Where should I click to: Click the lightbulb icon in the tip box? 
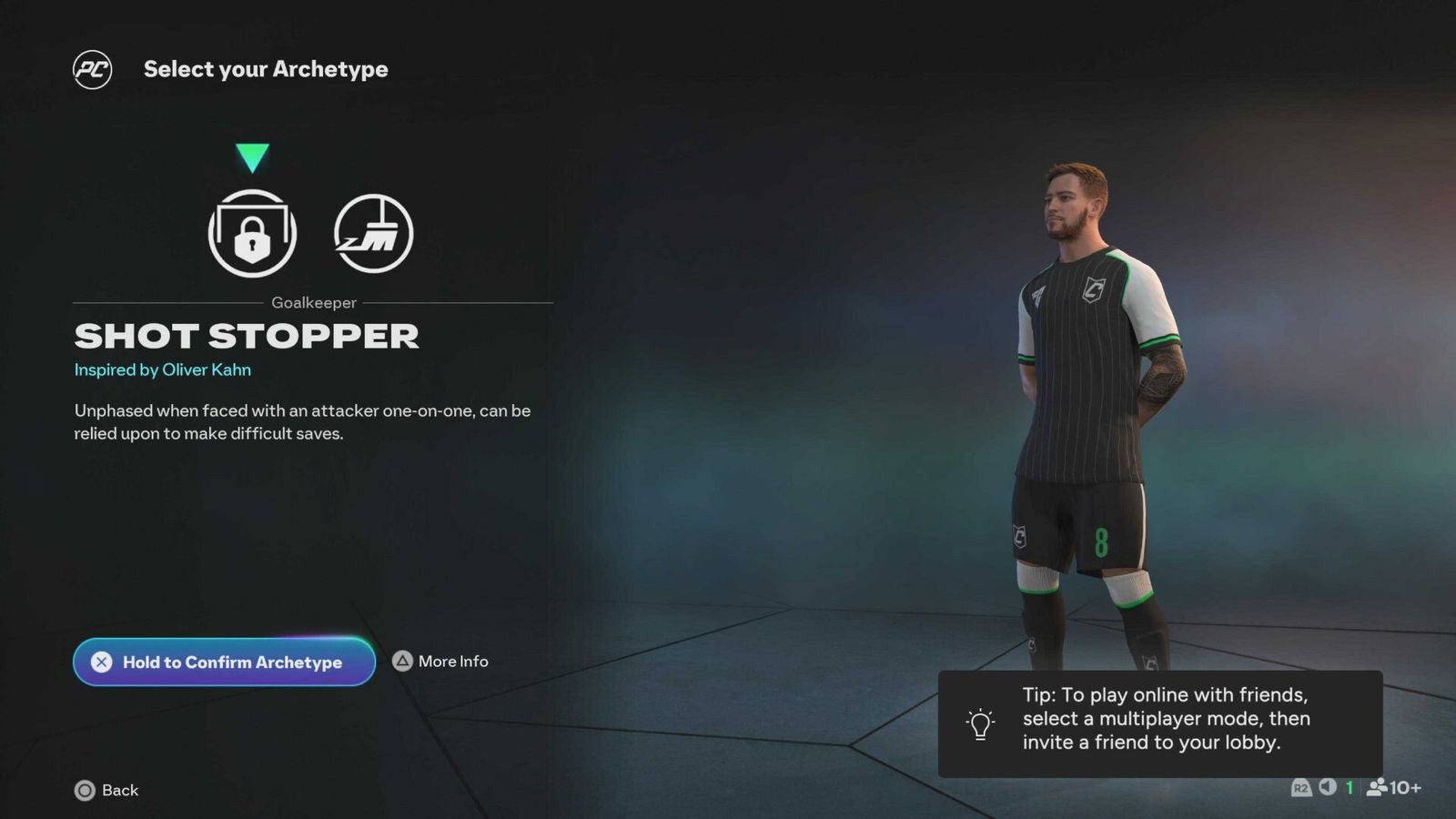980,724
